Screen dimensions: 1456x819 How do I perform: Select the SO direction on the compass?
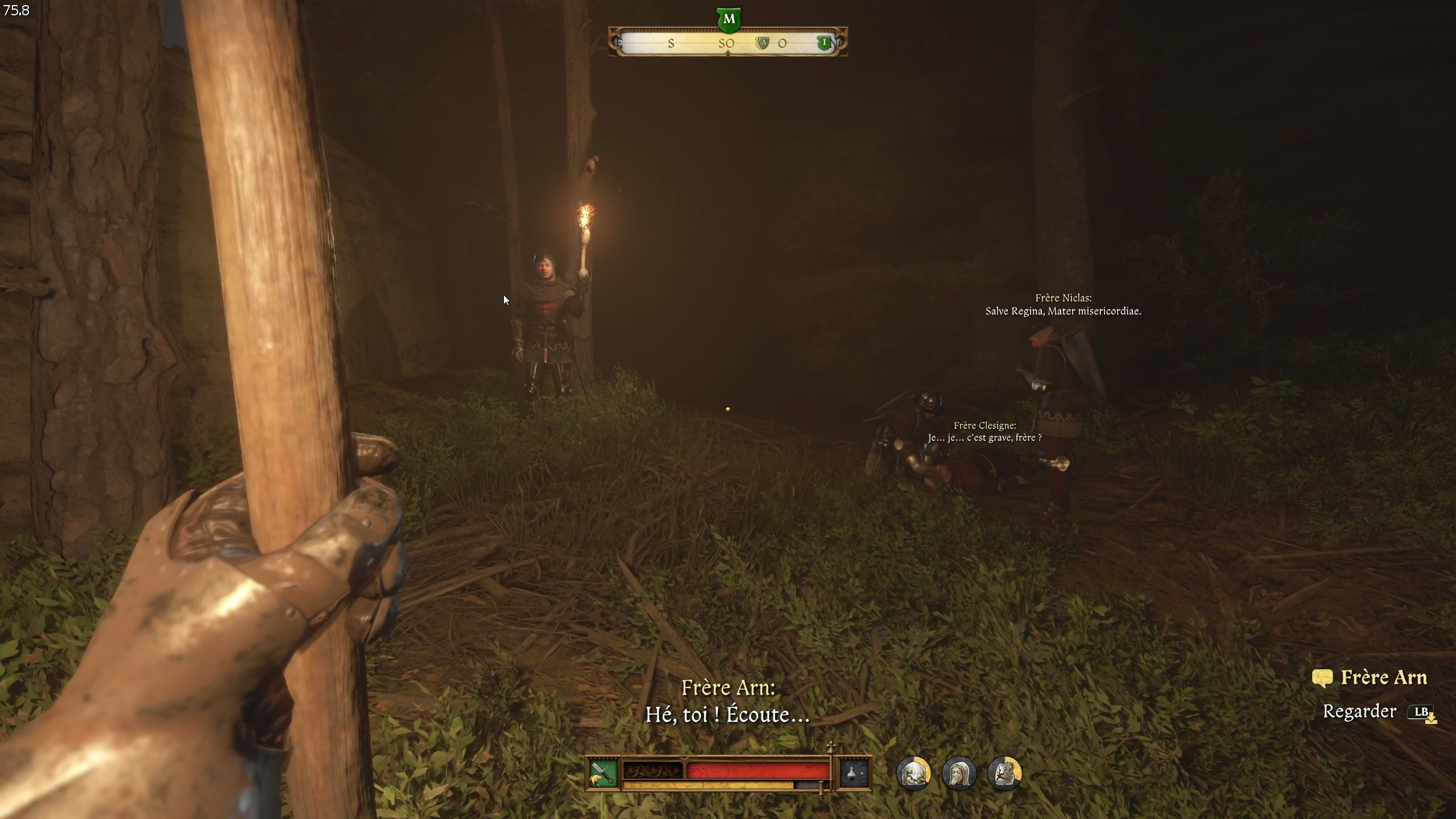tap(726, 43)
